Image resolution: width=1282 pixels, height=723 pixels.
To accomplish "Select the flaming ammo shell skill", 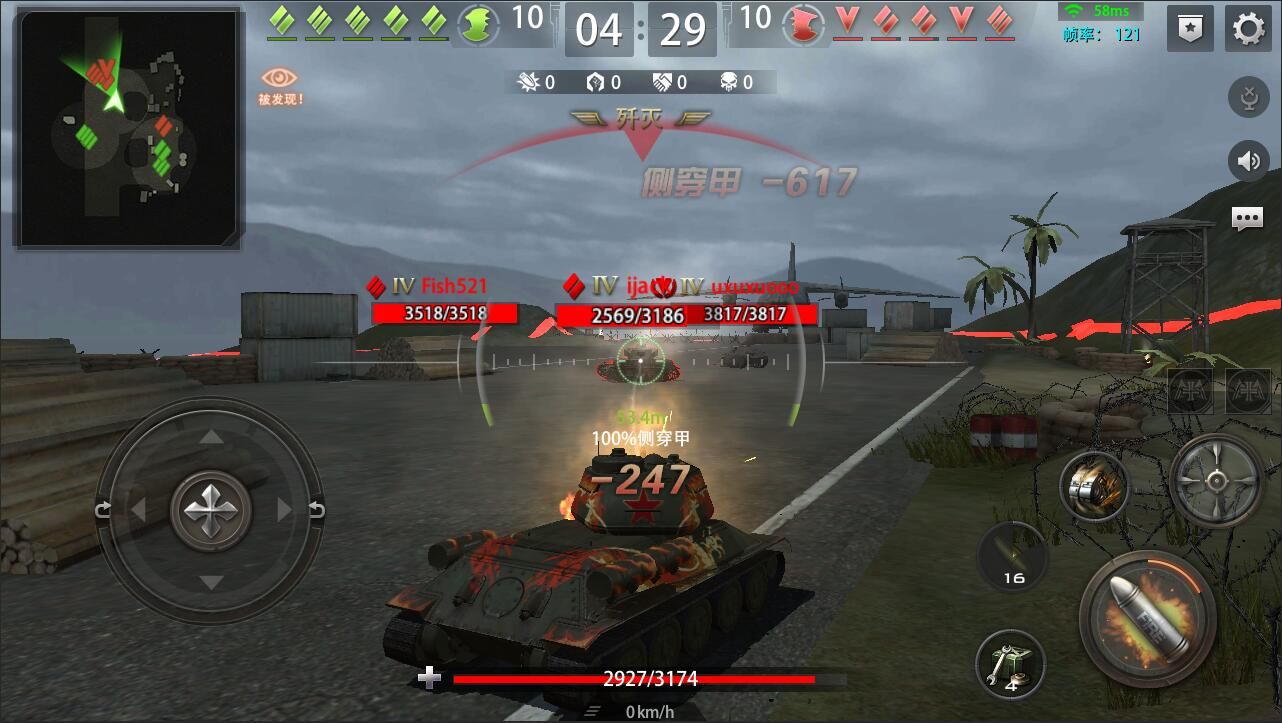I will tap(1095, 487).
